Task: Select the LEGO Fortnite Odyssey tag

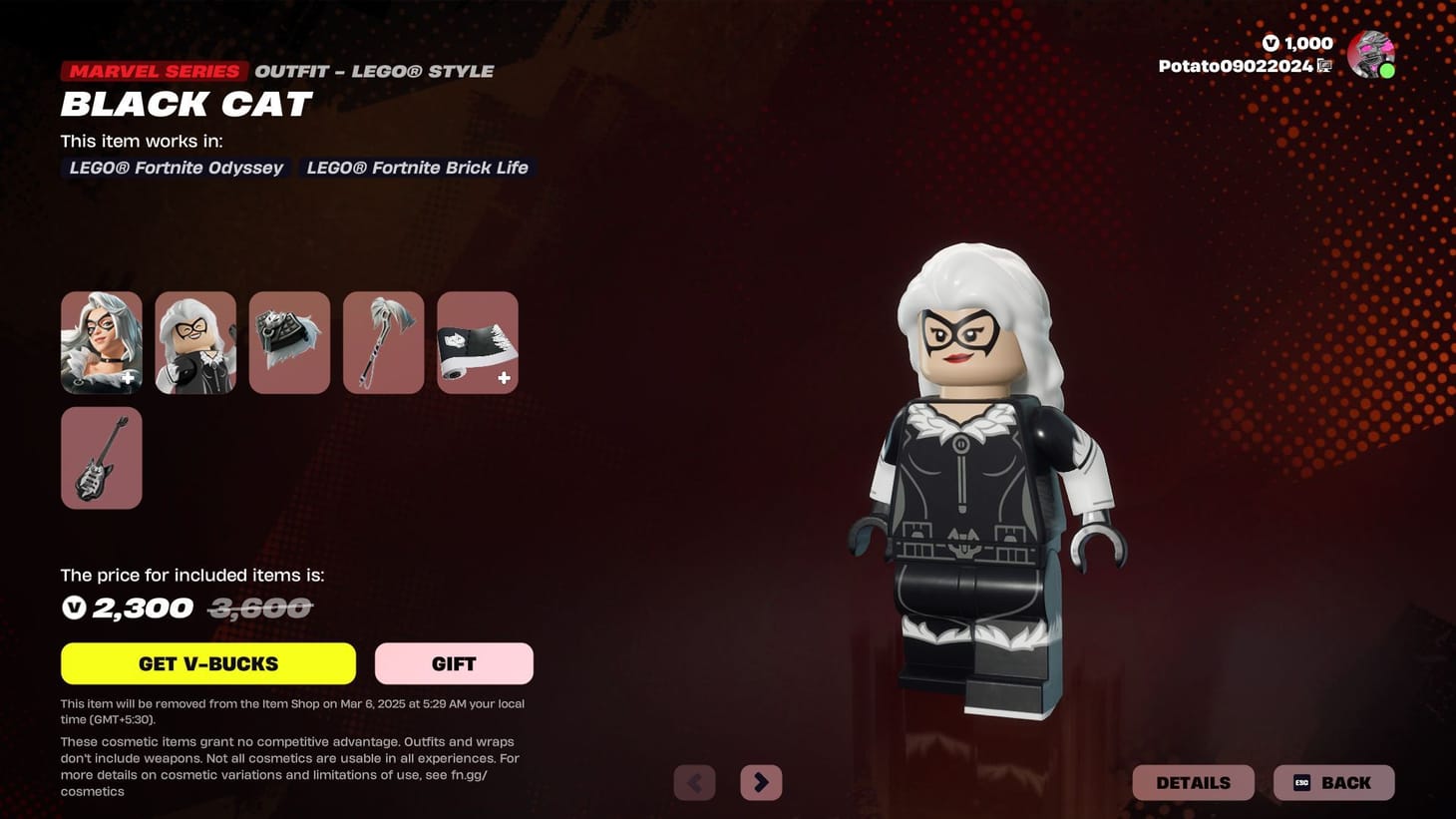Action: click(x=176, y=168)
